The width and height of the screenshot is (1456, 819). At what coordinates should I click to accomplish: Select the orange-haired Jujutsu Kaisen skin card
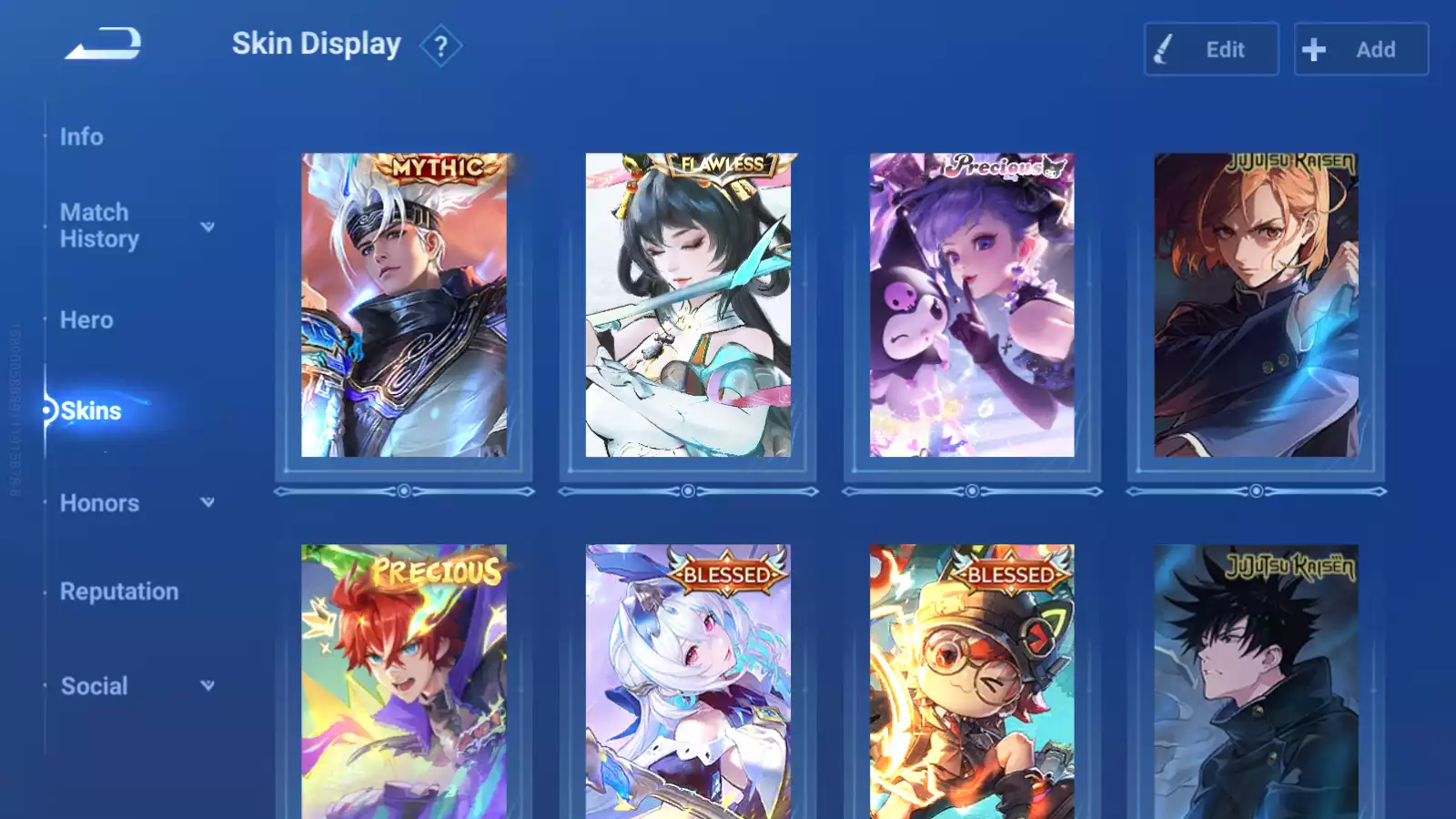pyautogui.click(x=1256, y=305)
